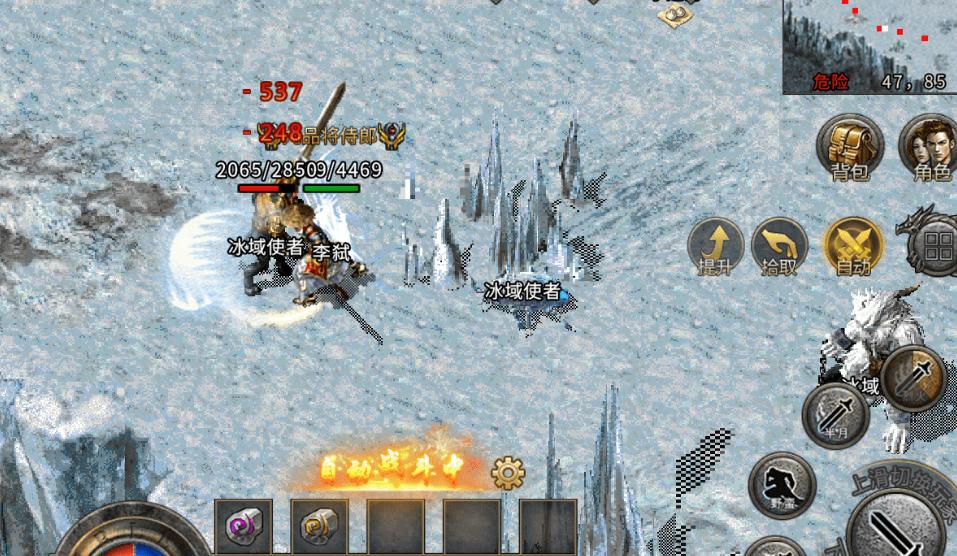Activate the sword skill above 半月
This screenshot has width=957, height=556.
tap(913, 378)
